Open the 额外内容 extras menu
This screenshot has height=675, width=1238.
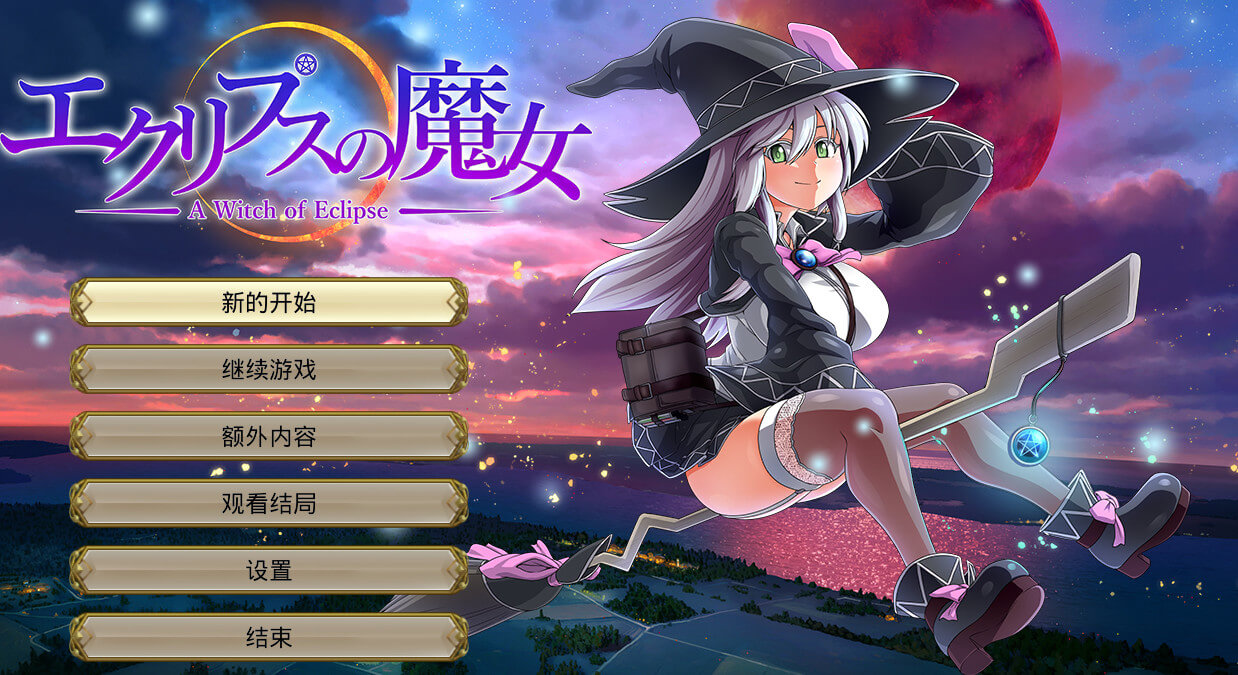click(268, 436)
